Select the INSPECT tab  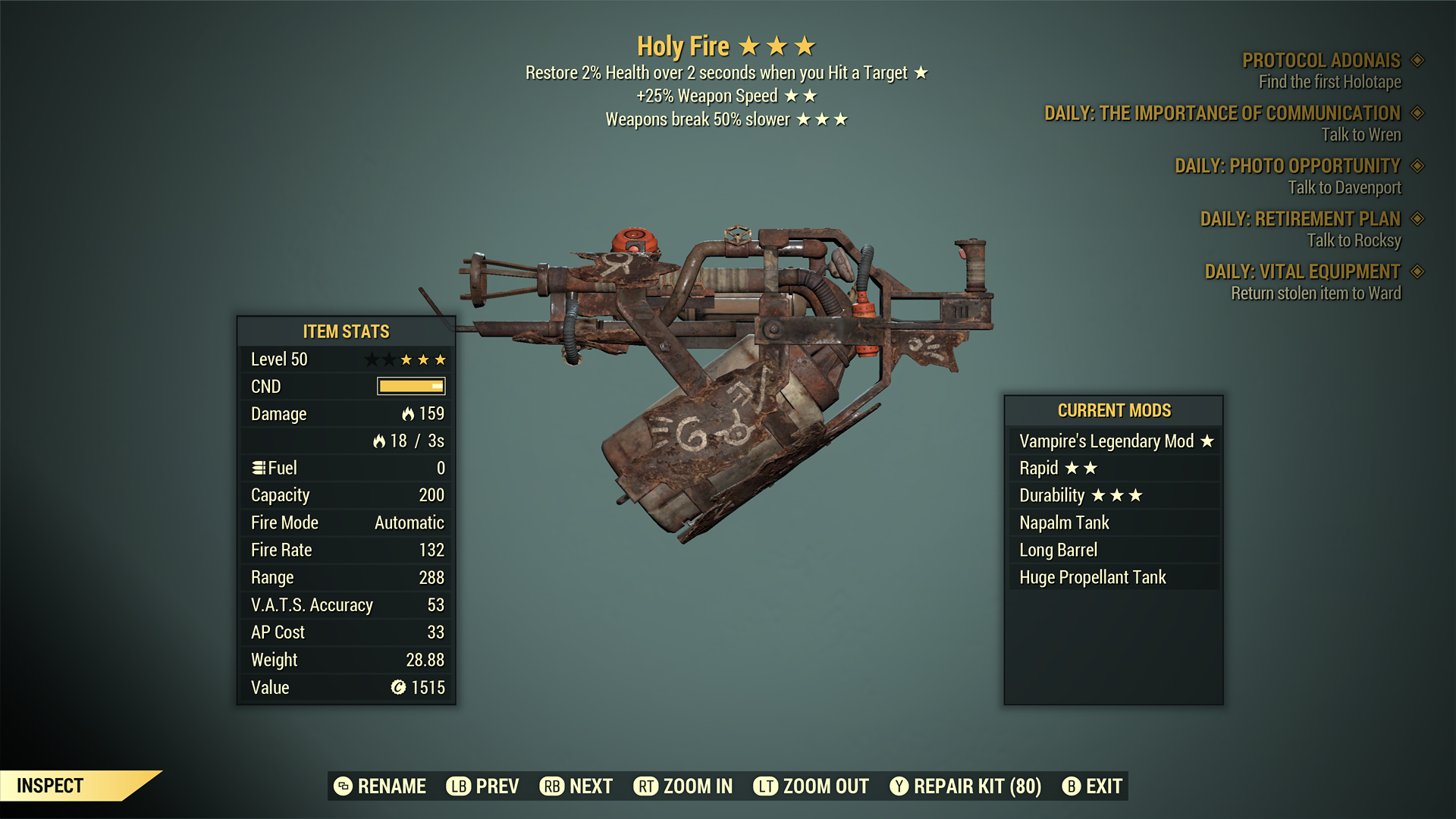tap(51, 786)
